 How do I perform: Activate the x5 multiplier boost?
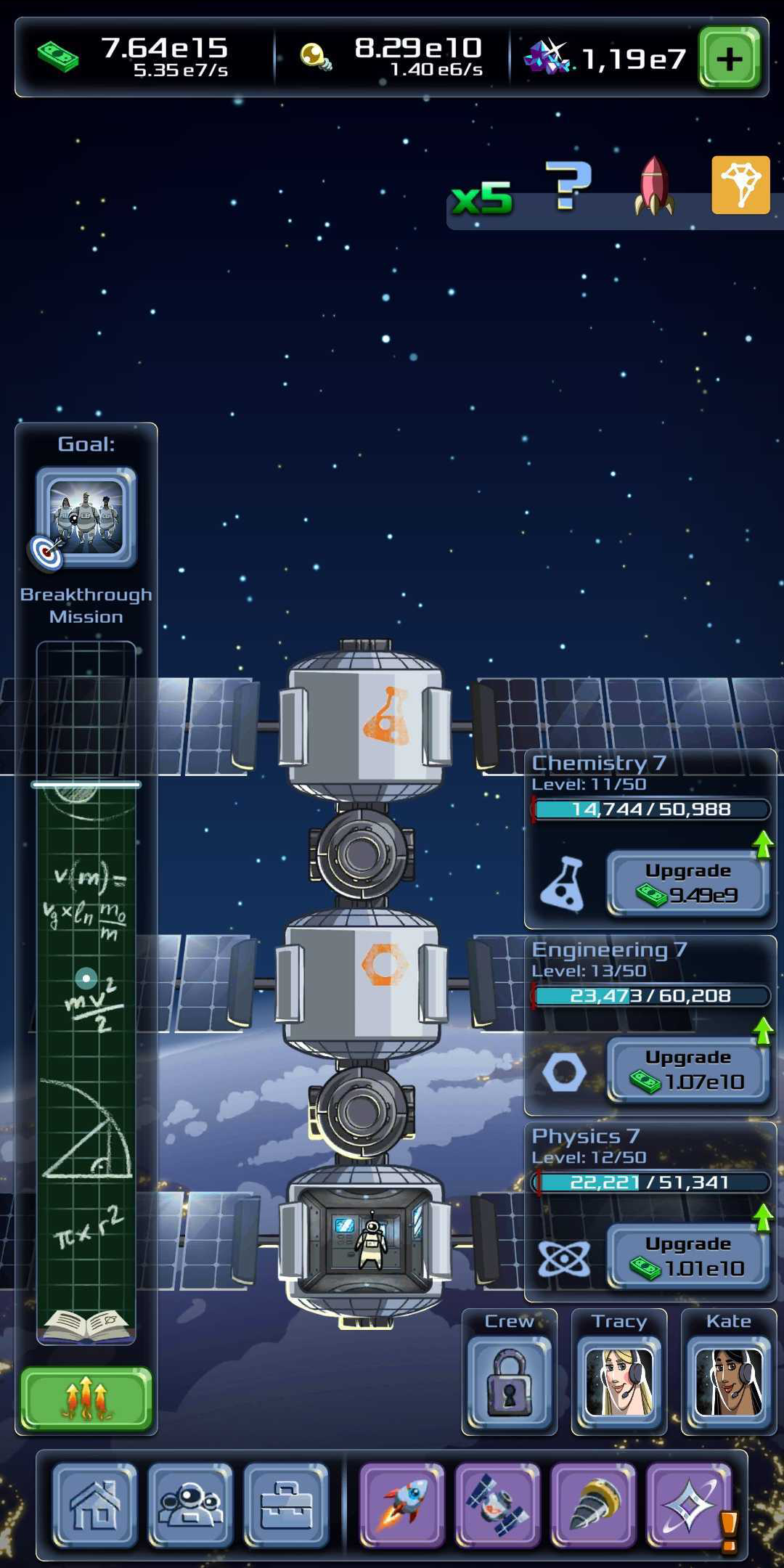click(x=482, y=198)
